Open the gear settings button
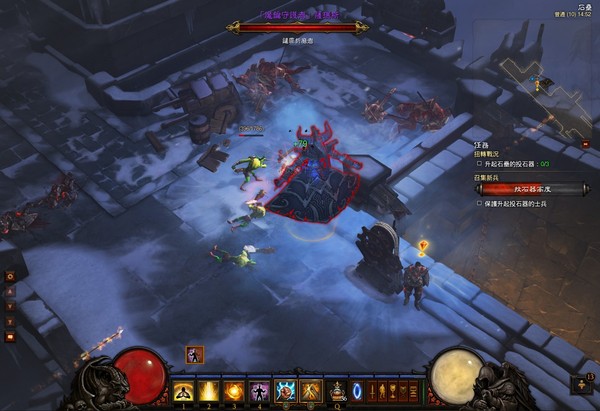This screenshot has height=411, width=600. [x=10, y=275]
